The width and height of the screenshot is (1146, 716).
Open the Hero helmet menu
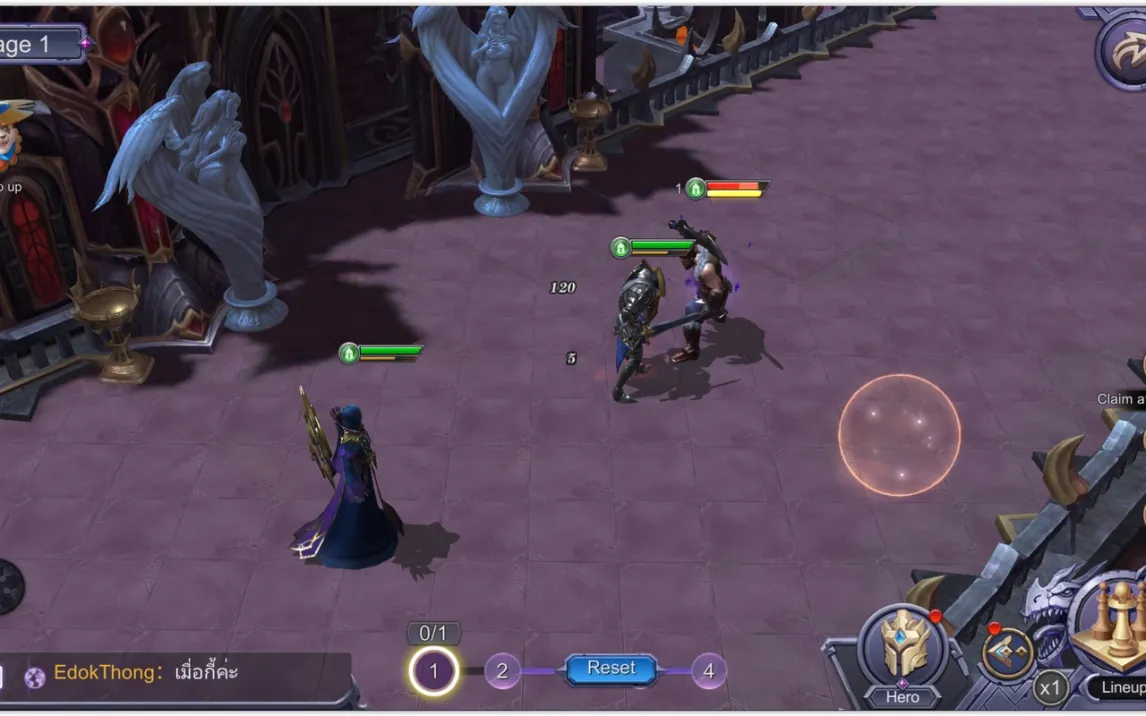[903, 647]
